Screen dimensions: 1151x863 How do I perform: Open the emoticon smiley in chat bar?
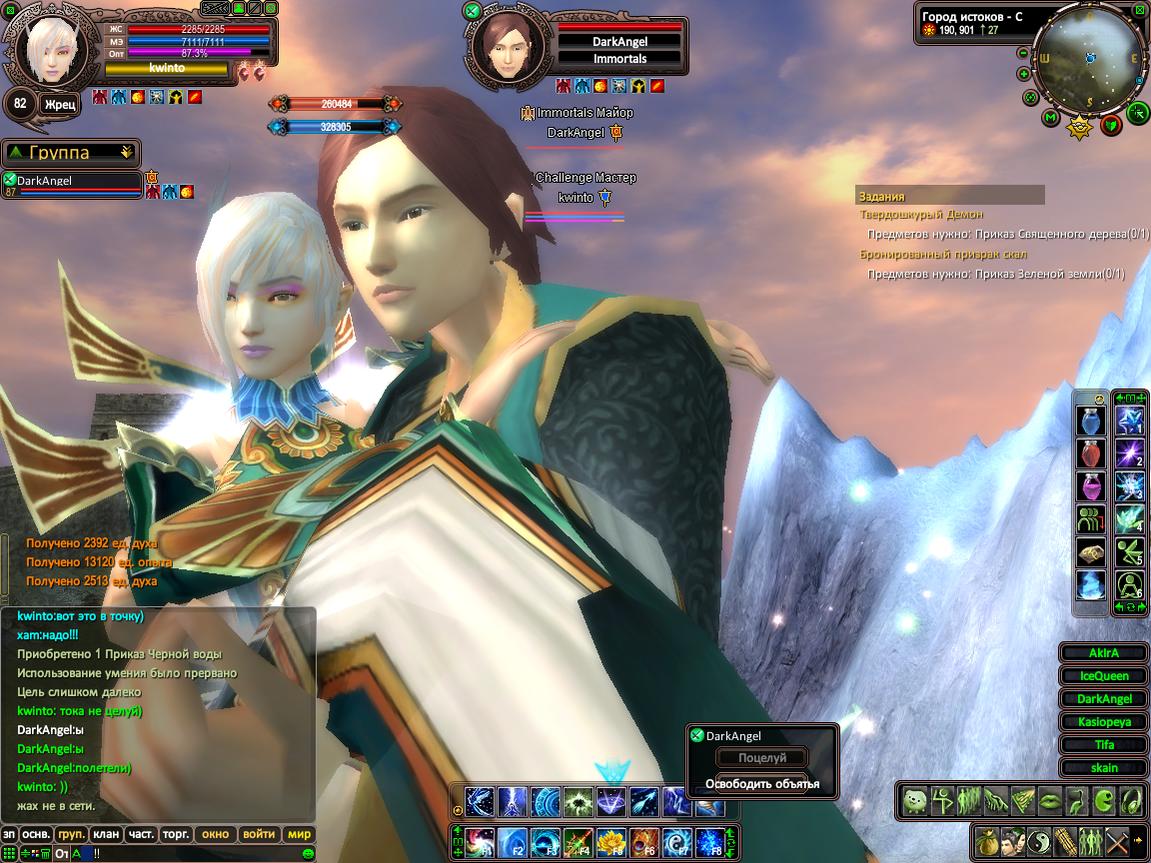pos(308,853)
